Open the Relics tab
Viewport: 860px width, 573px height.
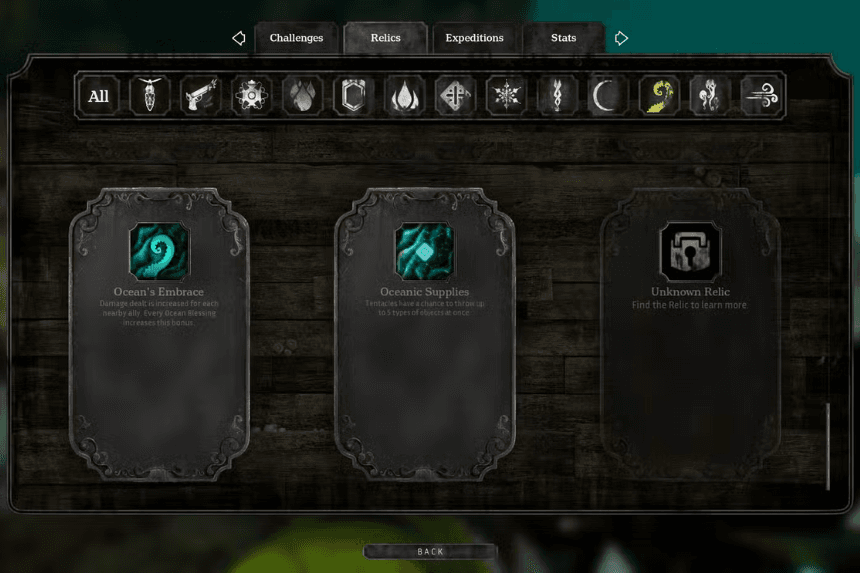(x=385, y=38)
